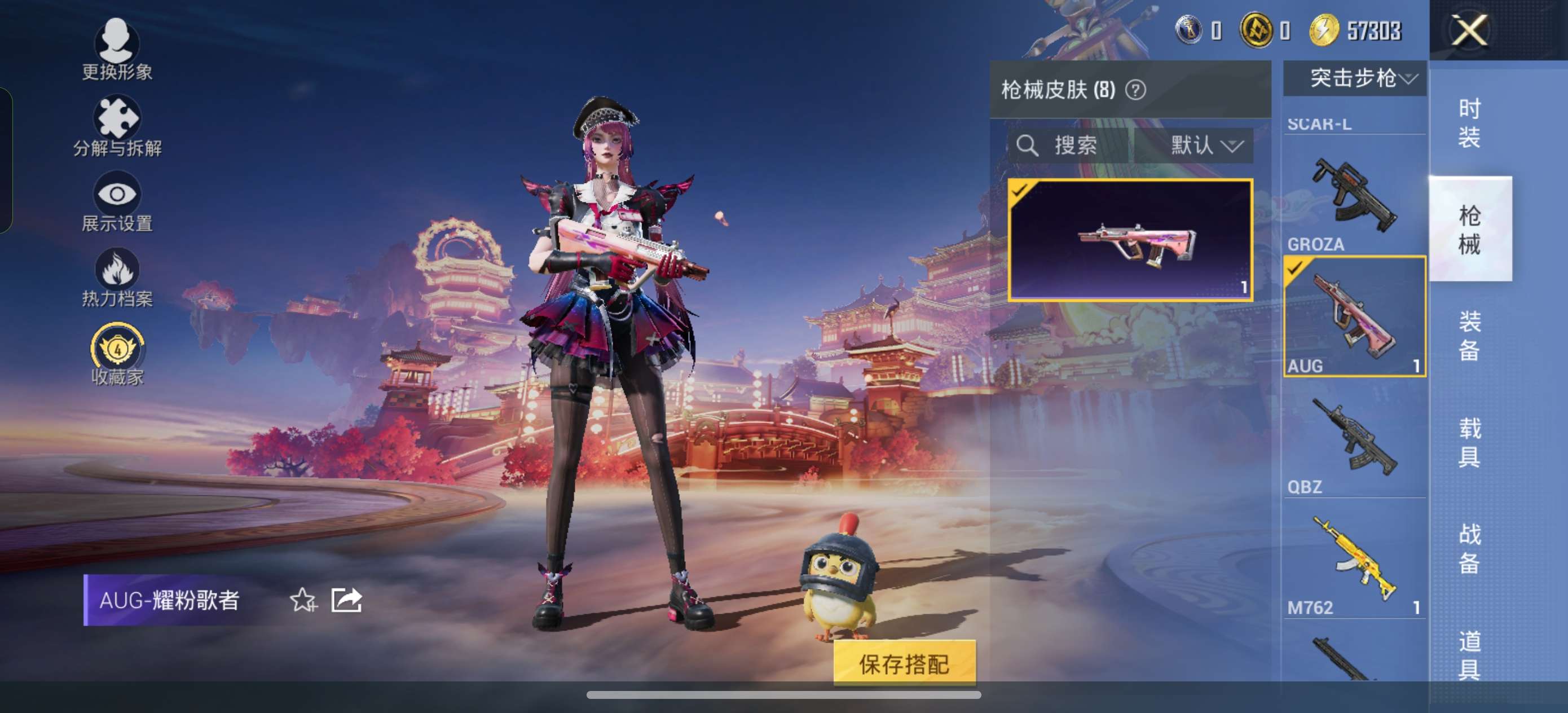This screenshot has width=1568, height=713.
Task: Open the help tooltip beside 枪械皮肤 (8)
Action: [x=1136, y=92]
